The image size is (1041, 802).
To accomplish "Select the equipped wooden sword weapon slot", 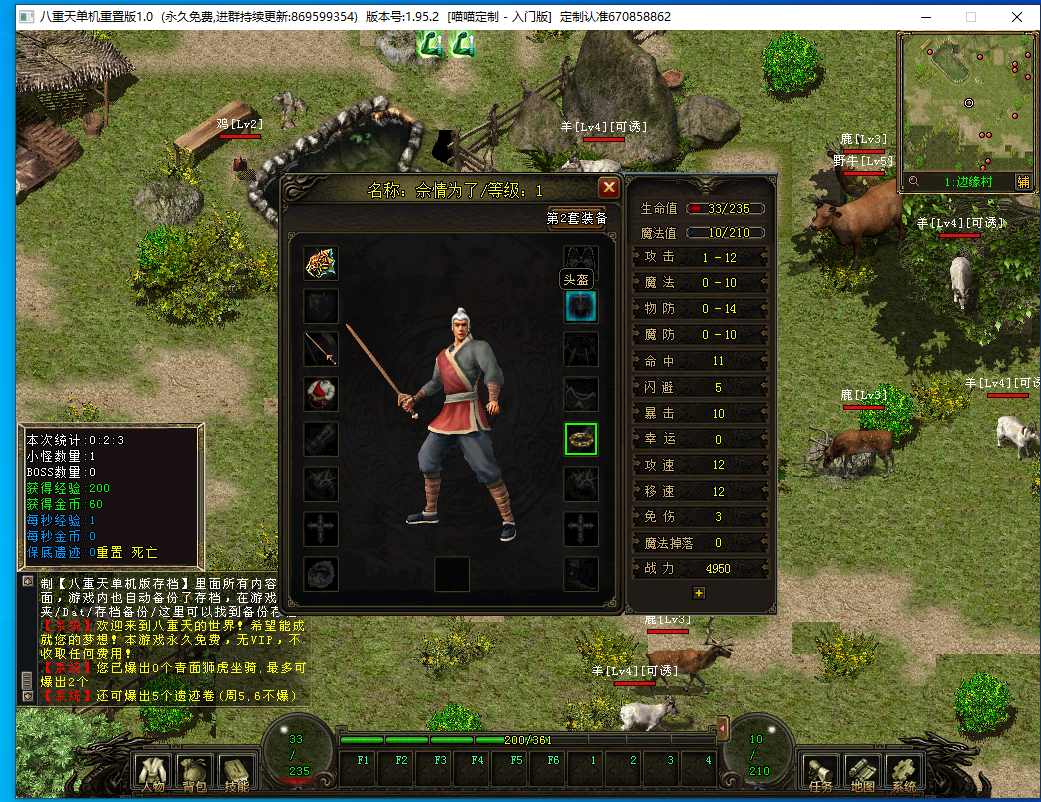I will pyautogui.click(x=321, y=349).
